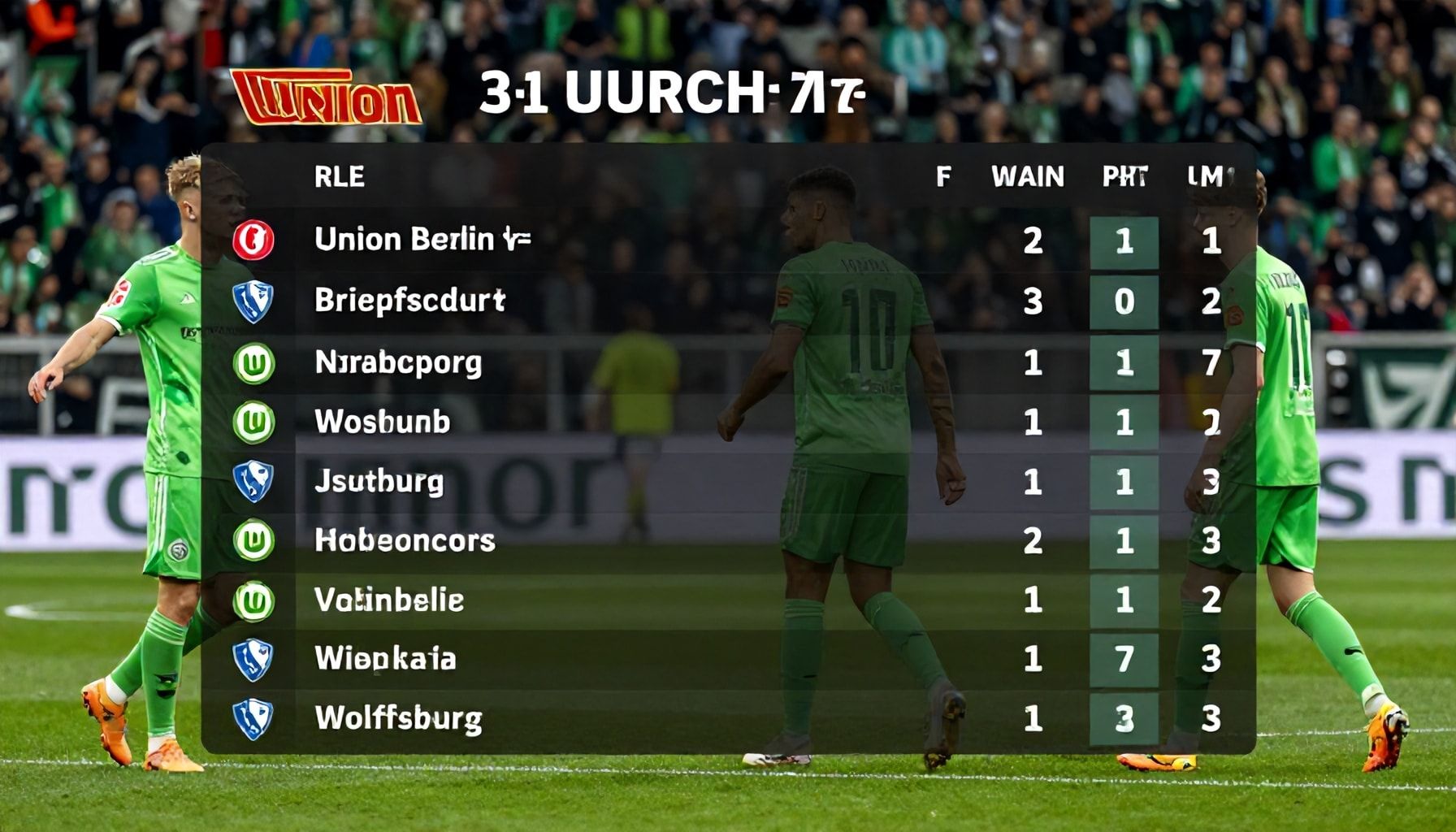Click the RLE column header
The height and width of the screenshot is (832, 1456).
pos(340,176)
